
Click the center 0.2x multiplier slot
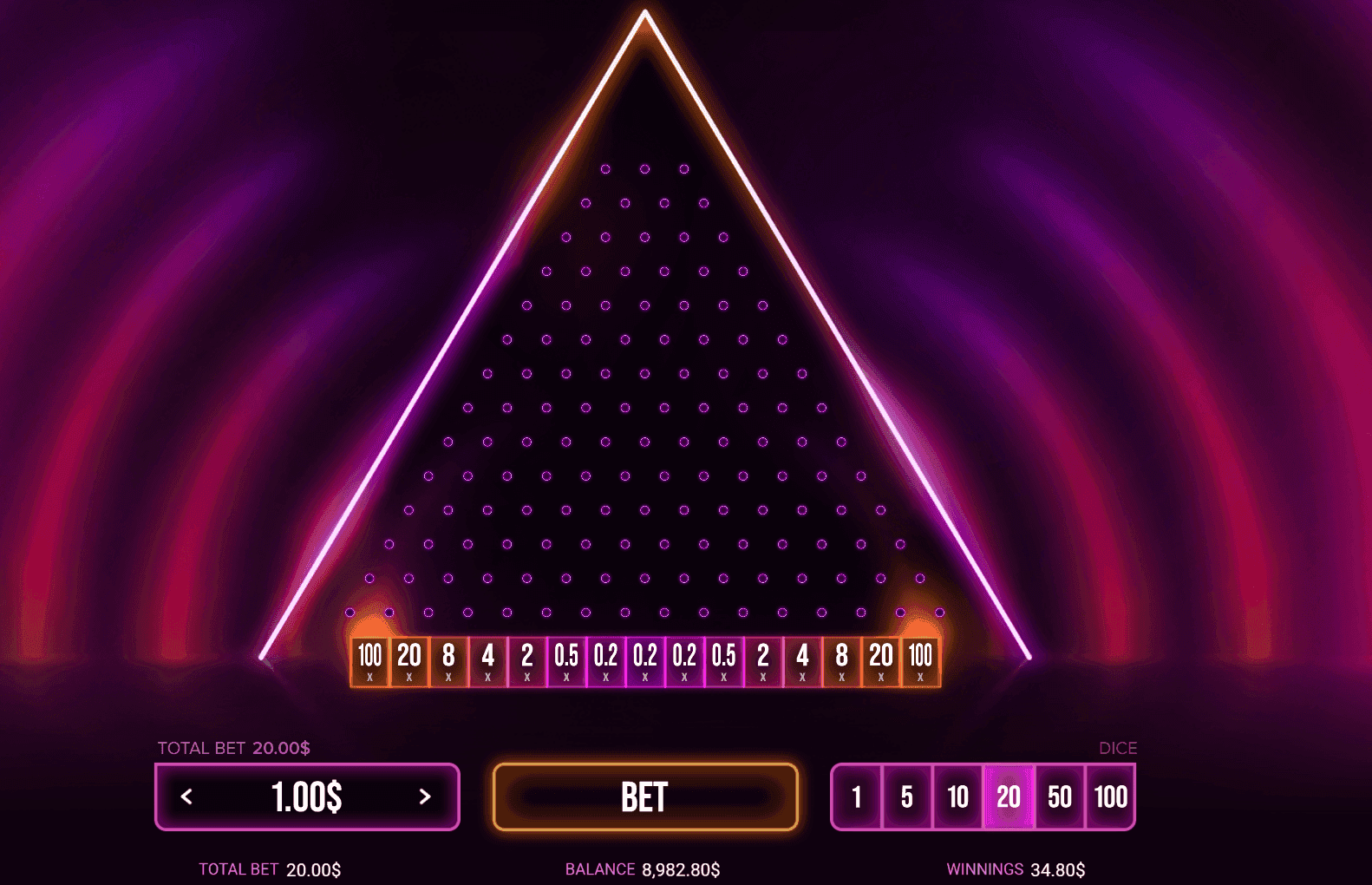[x=645, y=659]
